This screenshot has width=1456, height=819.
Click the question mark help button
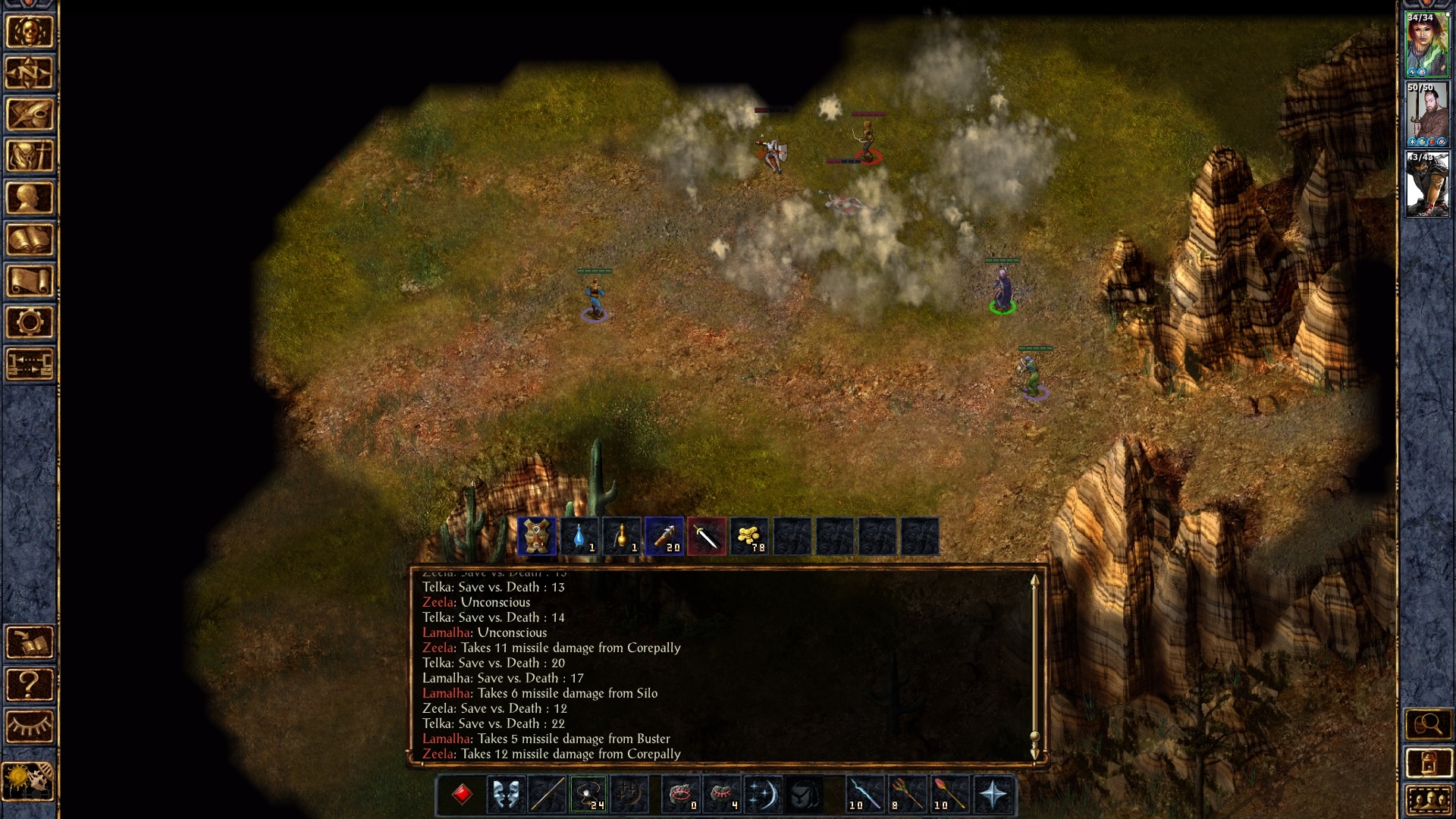pos(30,685)
